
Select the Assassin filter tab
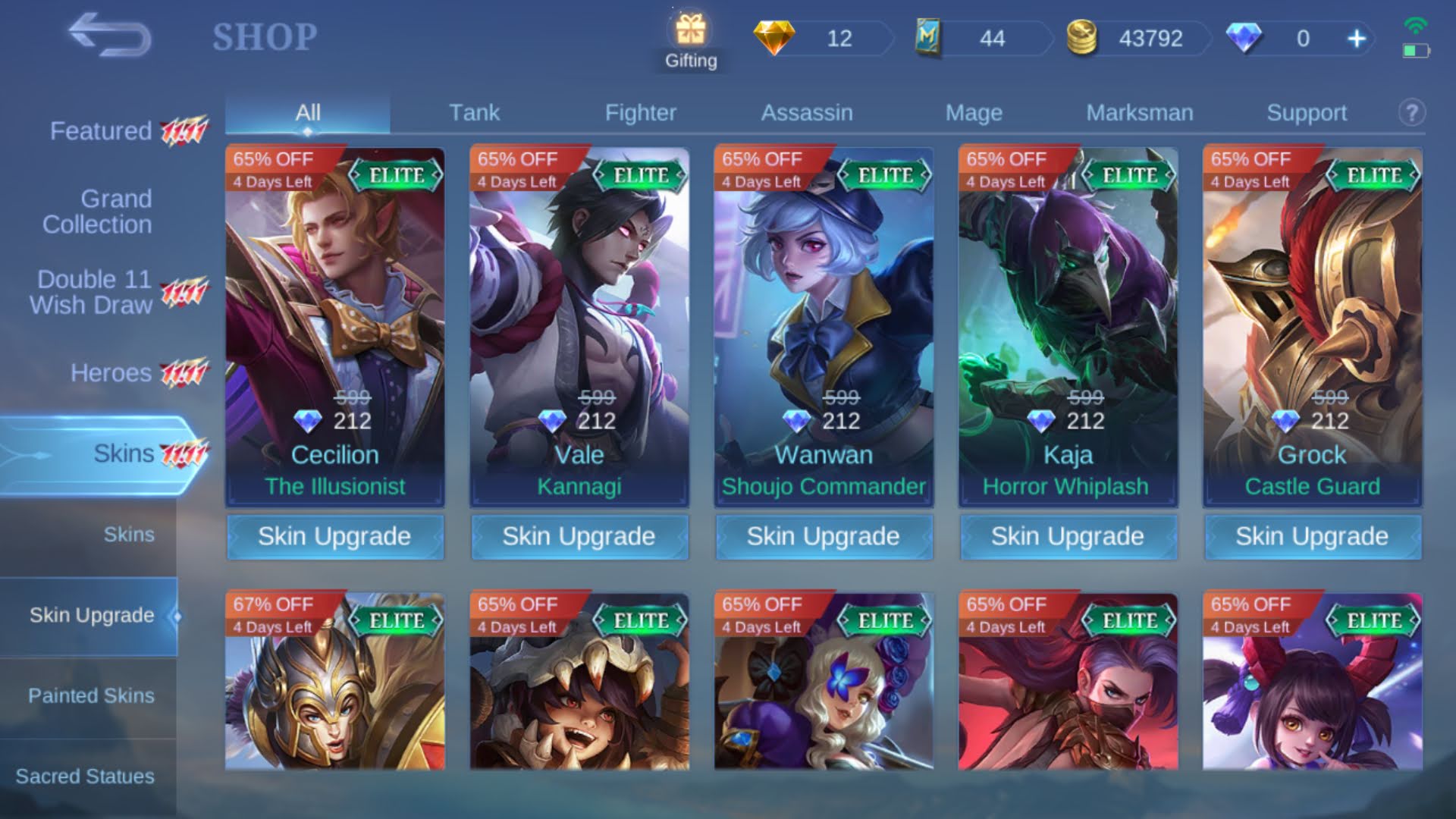coord(807,112)
